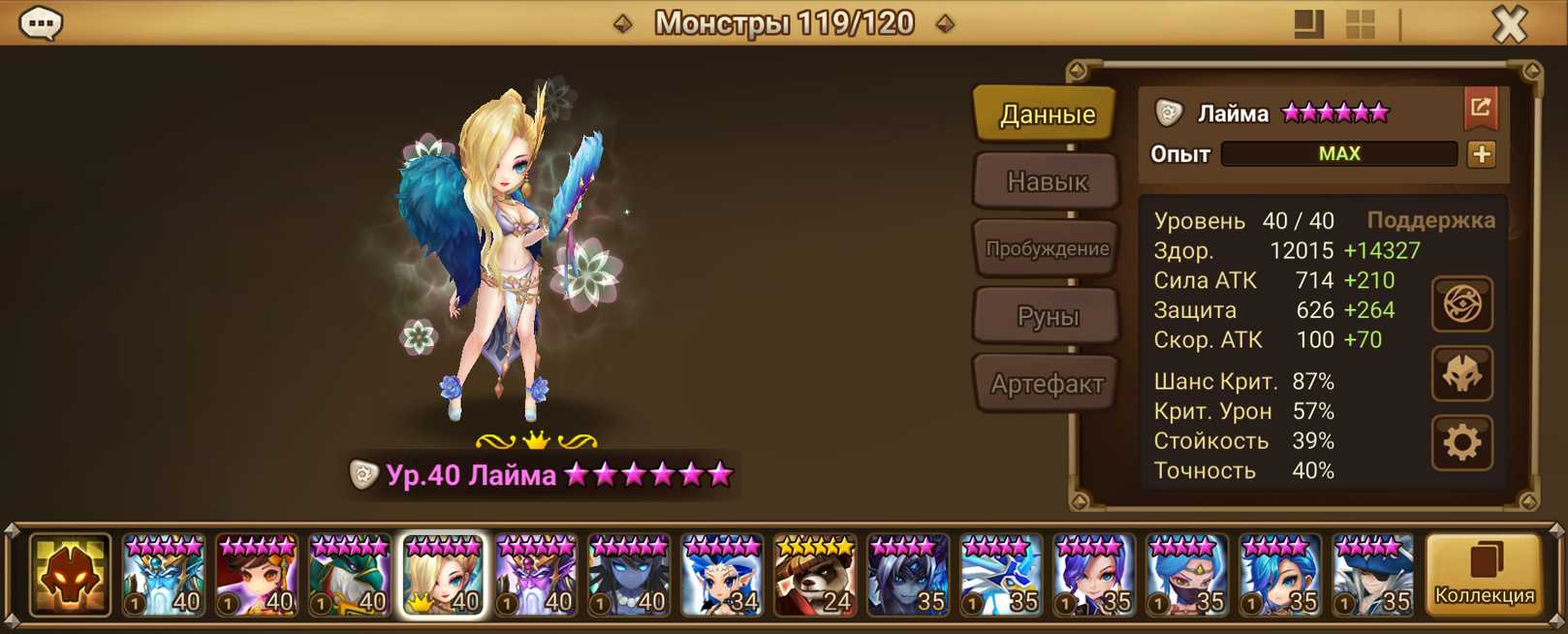1568x634 pixels.
Task: Open the Коллекция button
Action: point(1484,576)
